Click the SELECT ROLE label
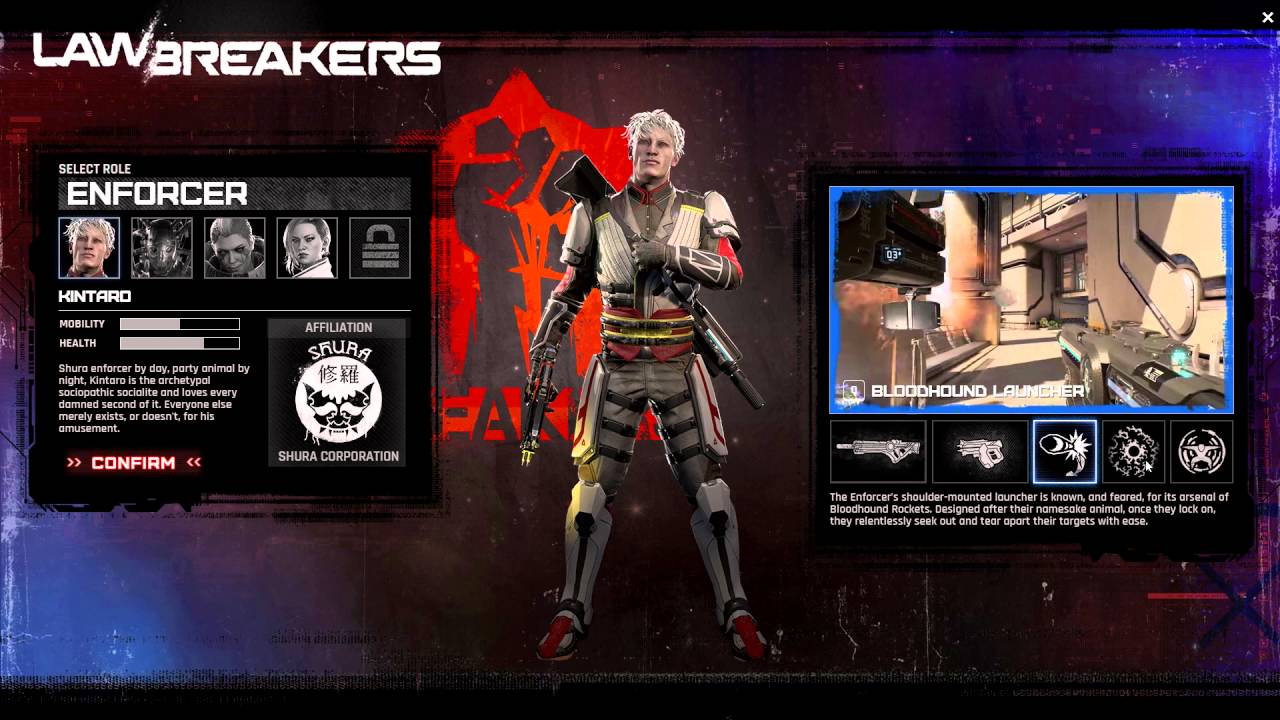This screenshot has height=720, width=1280. click(x=95, y=168)
